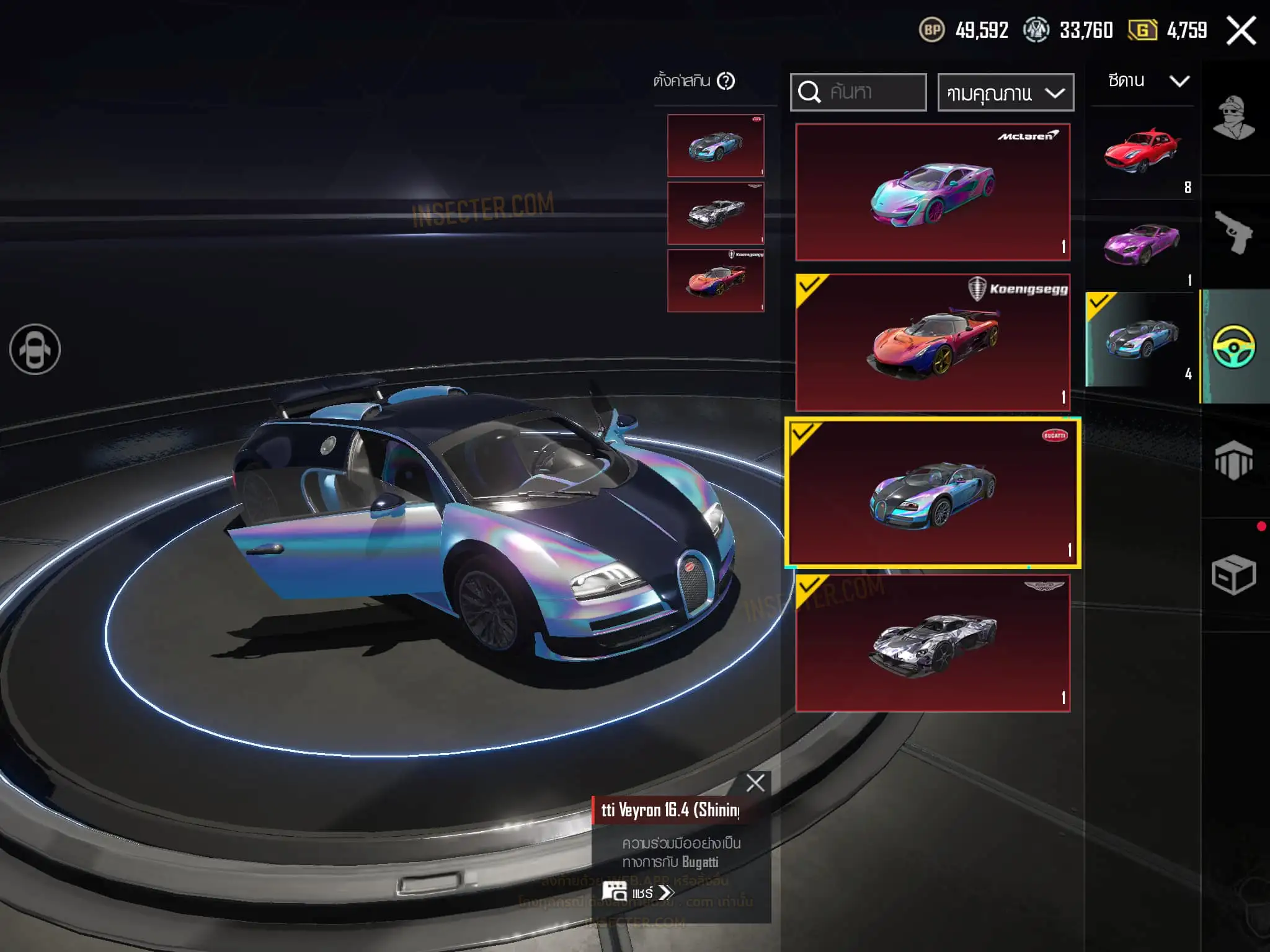
Task: Choose the purple coupe vehicle category
Action: click(1142, 246)
